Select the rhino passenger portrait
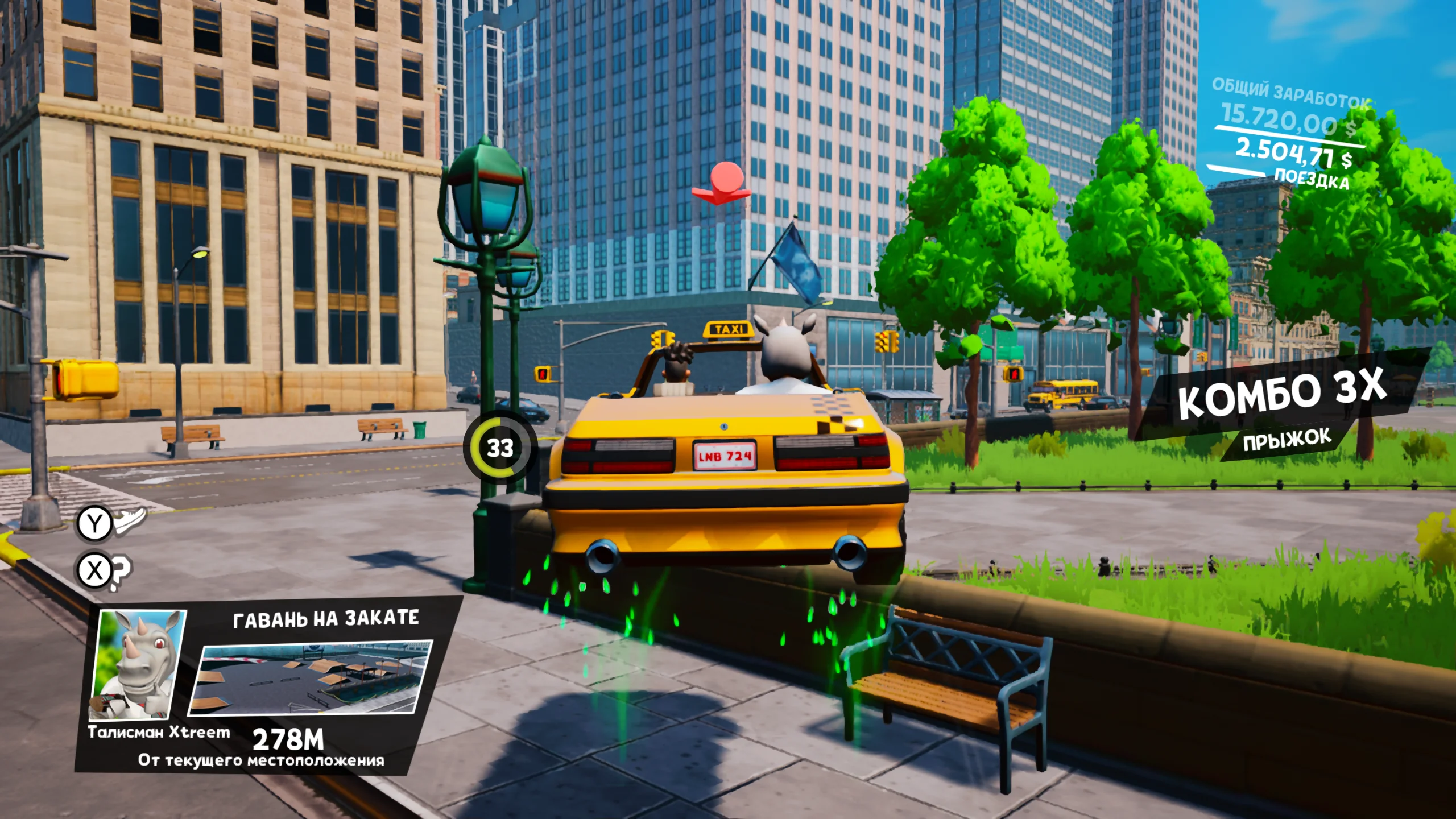 (138, 664)
